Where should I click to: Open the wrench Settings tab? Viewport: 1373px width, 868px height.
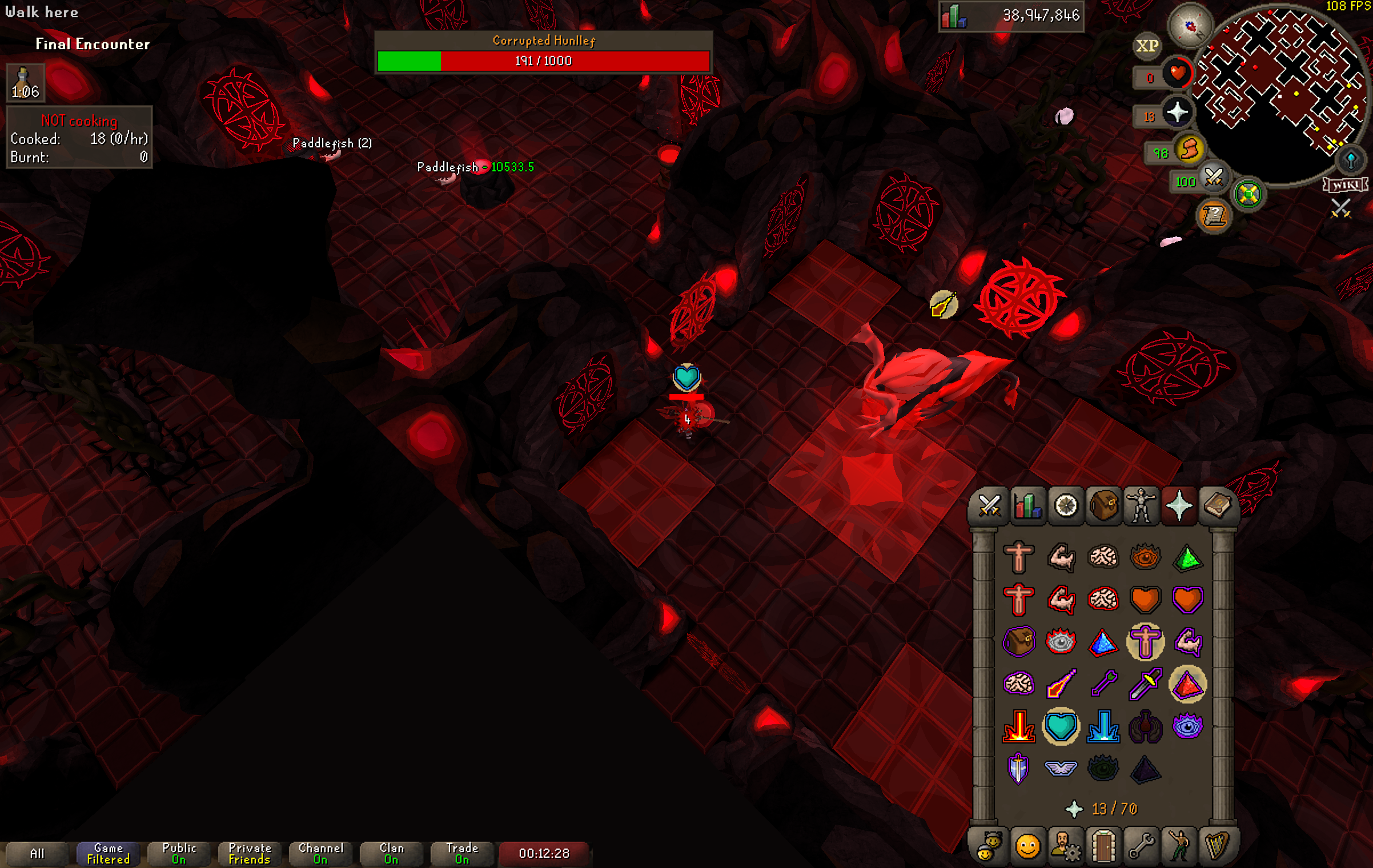point(1141,846)
